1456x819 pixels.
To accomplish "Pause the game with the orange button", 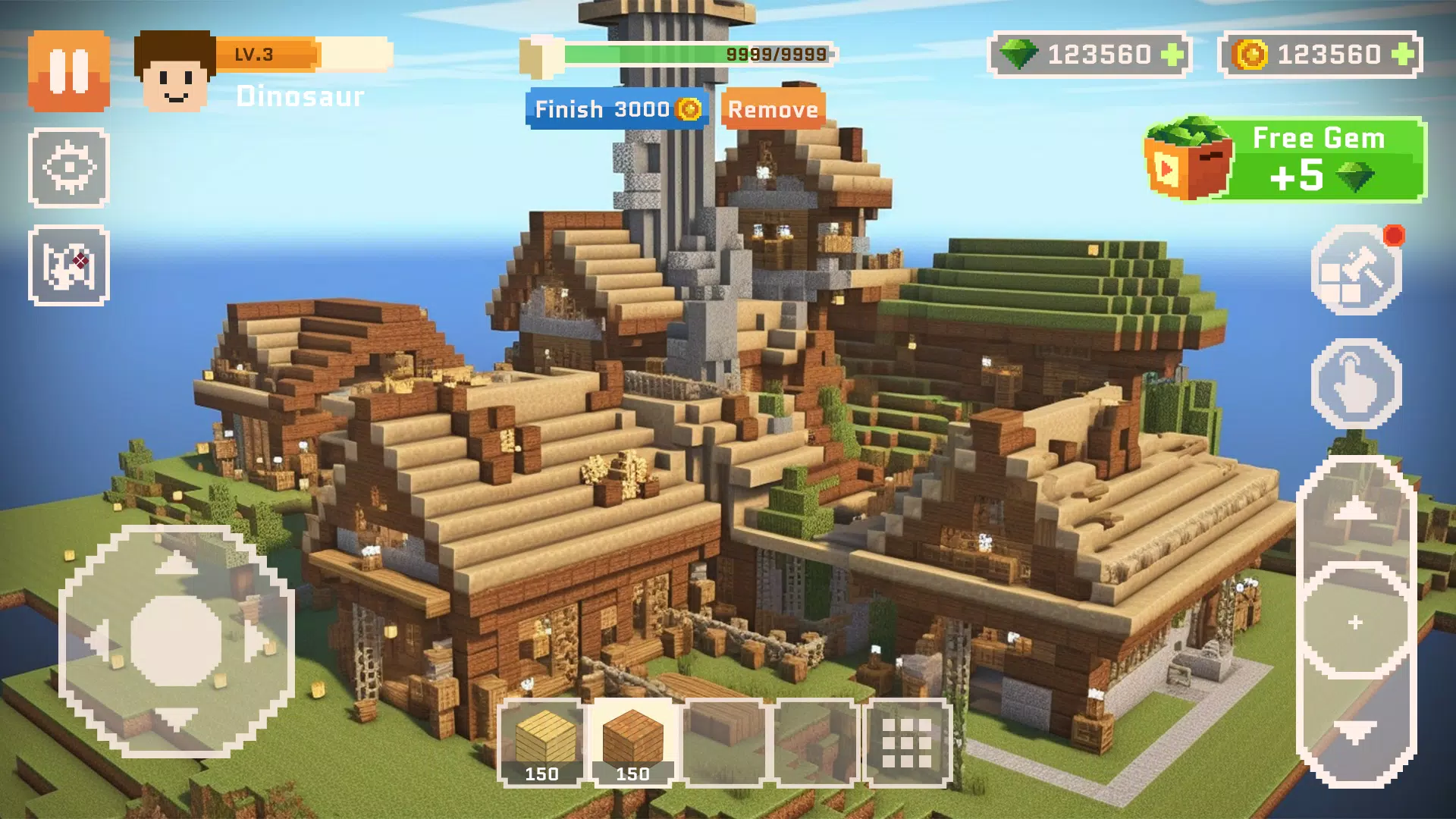I will click(x=69, y=71).
